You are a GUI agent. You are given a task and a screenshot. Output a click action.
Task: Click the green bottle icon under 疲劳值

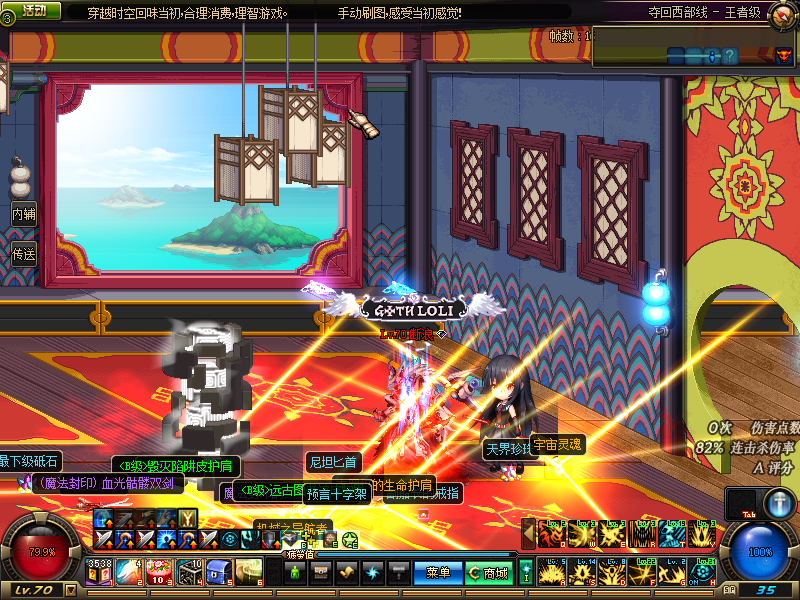tap(295, 573)
